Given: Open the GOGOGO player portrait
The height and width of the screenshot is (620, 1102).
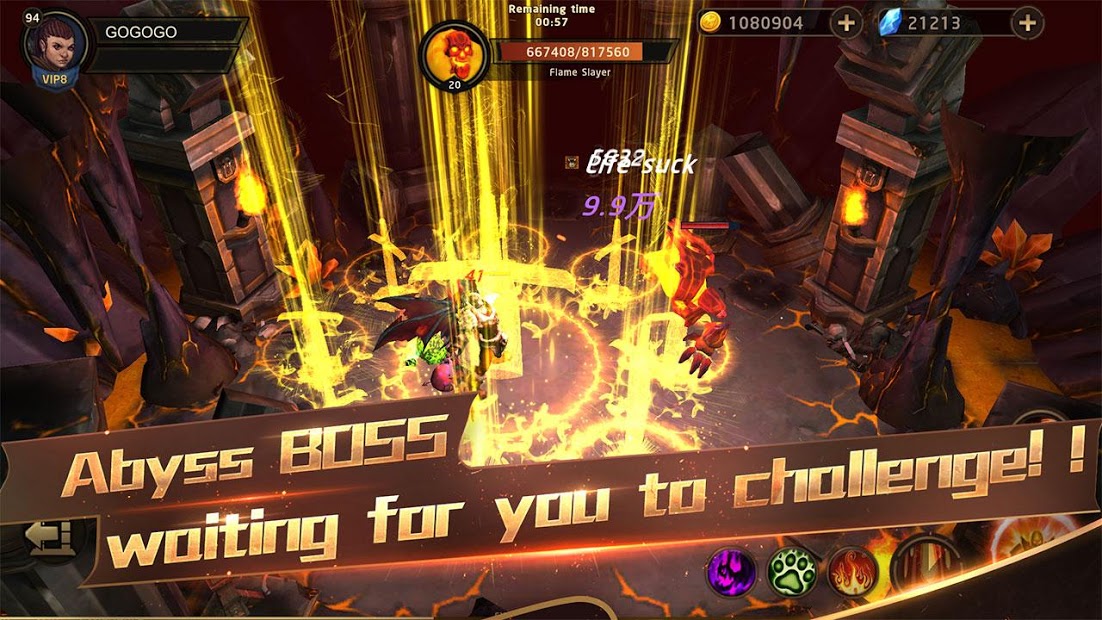Looking at the screenshot, I should [53, 46].
